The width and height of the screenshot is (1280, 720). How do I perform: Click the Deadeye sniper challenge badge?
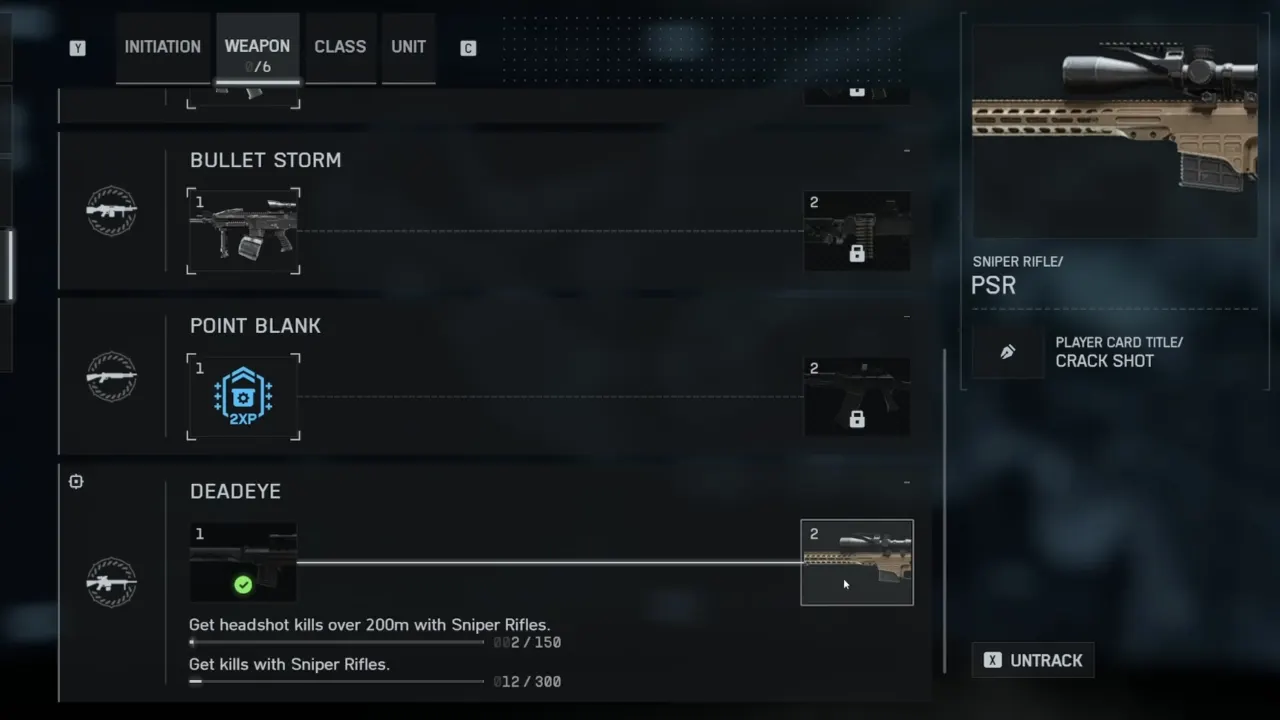click(x=111, y=582)
